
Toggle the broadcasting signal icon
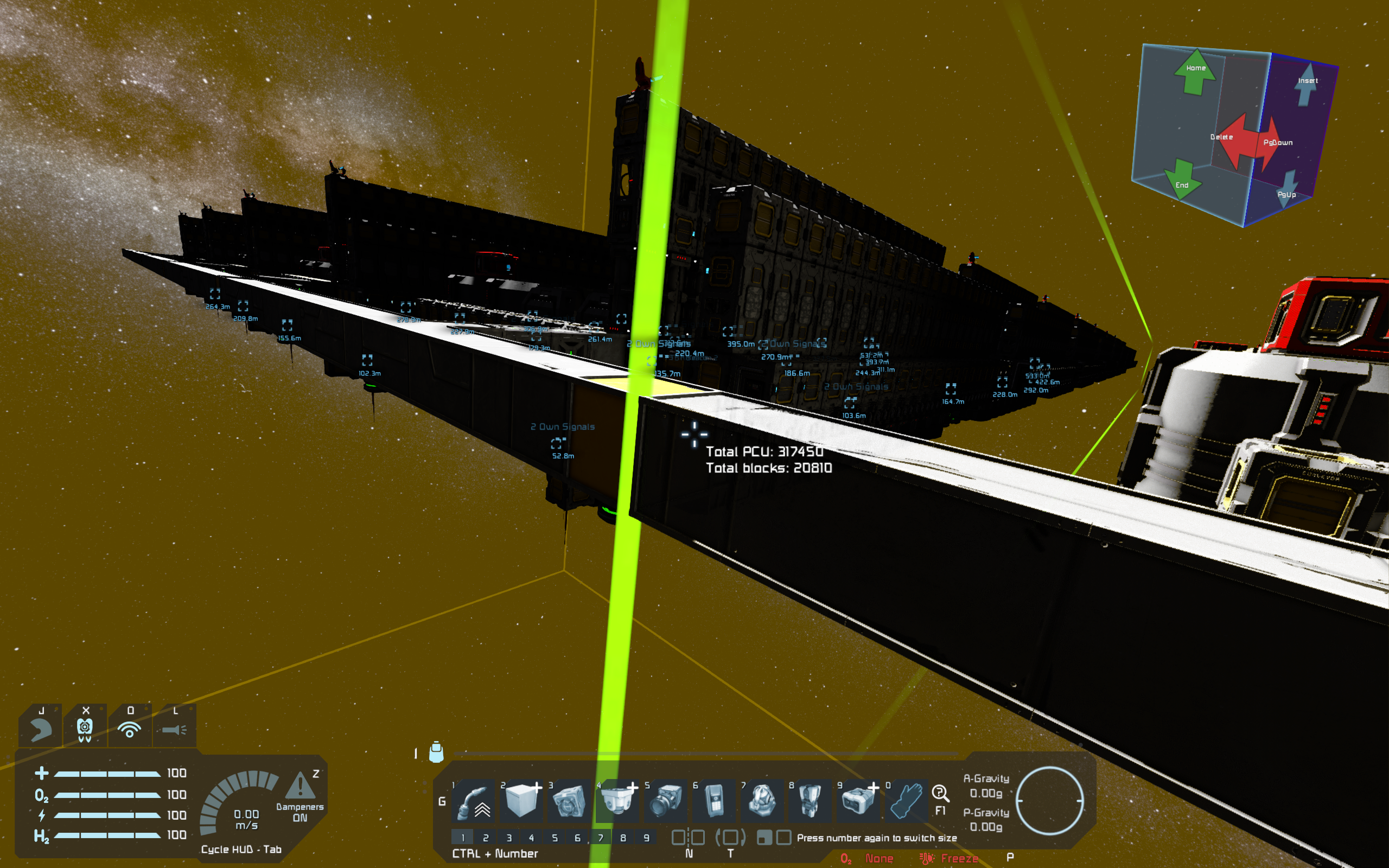130,728
